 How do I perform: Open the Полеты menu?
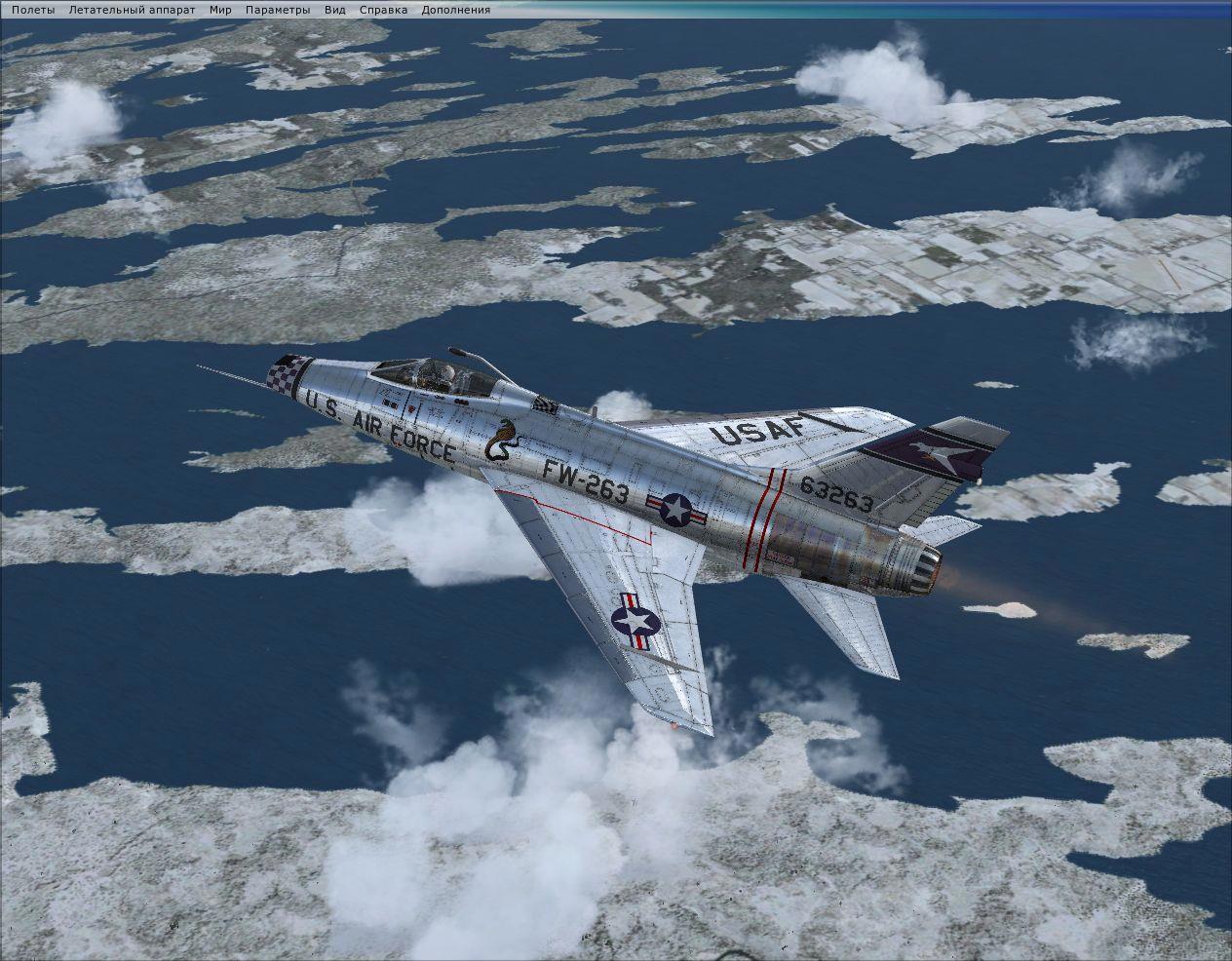(33, 10)
